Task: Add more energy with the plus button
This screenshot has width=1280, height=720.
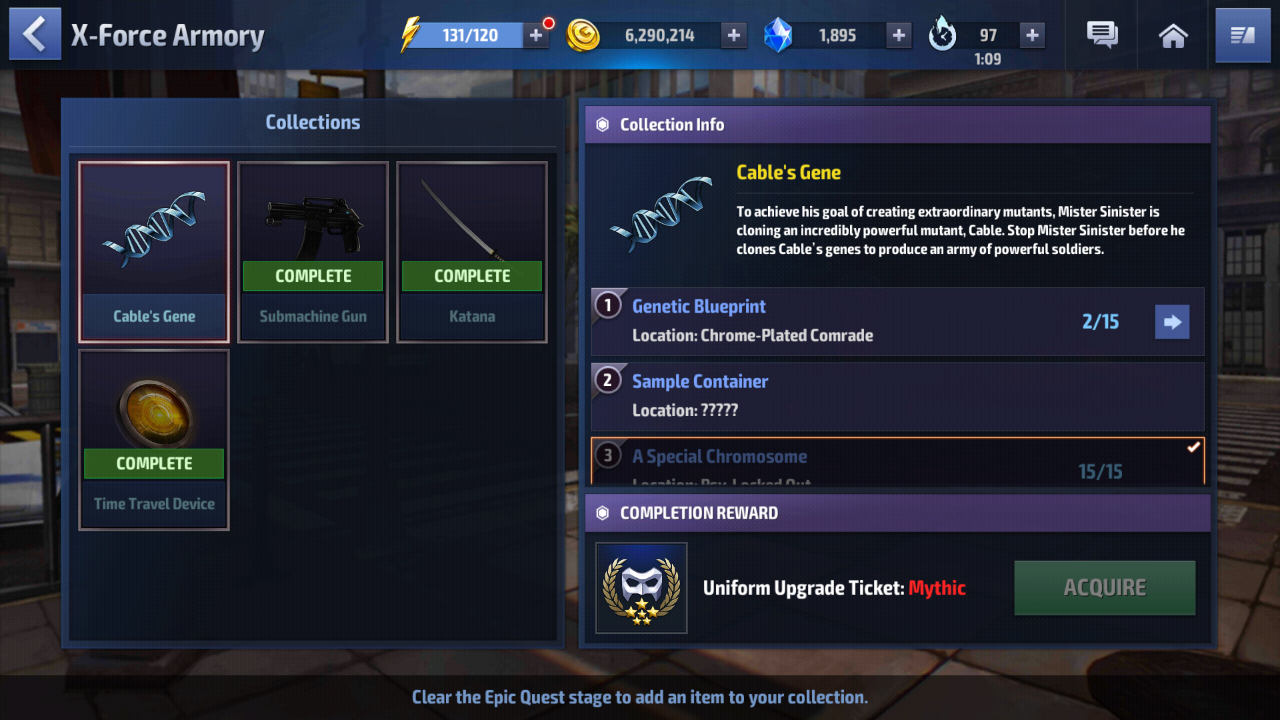Action: click(536, 36)
